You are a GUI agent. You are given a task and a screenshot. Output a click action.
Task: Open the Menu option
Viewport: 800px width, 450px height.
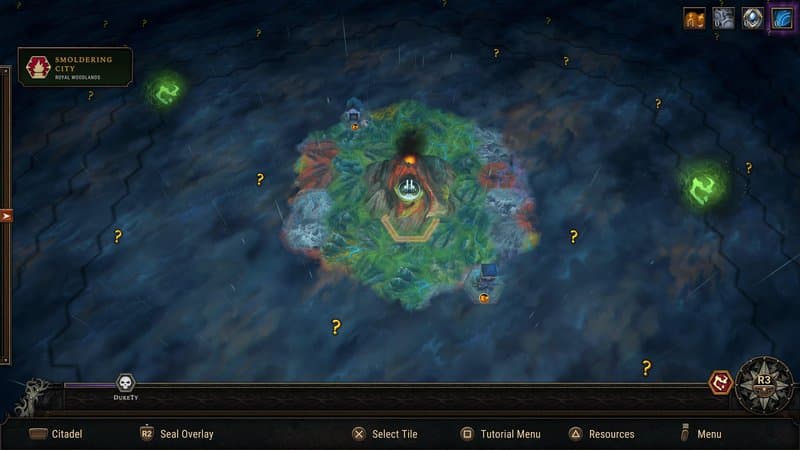click(700, 434)
